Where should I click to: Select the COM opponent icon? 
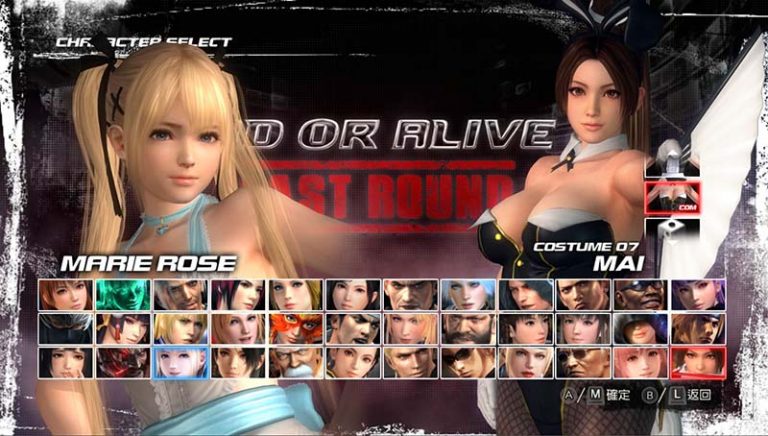click(672, 199)
